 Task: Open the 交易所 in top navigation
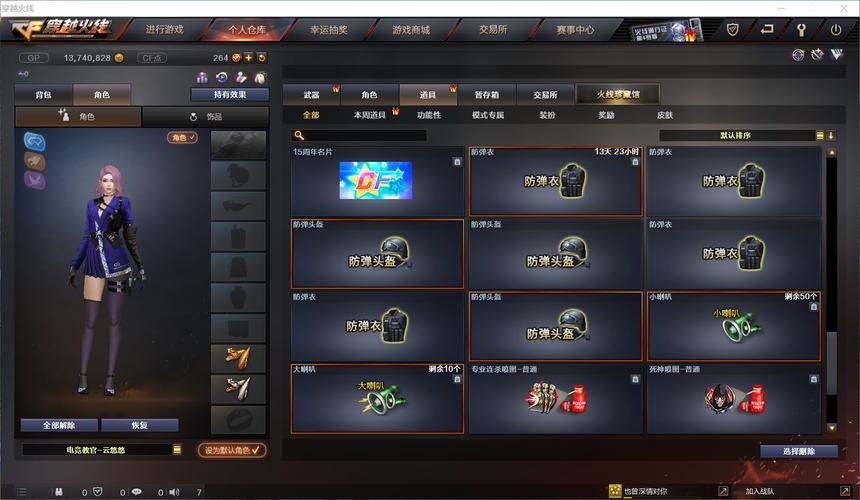point(493,30)
